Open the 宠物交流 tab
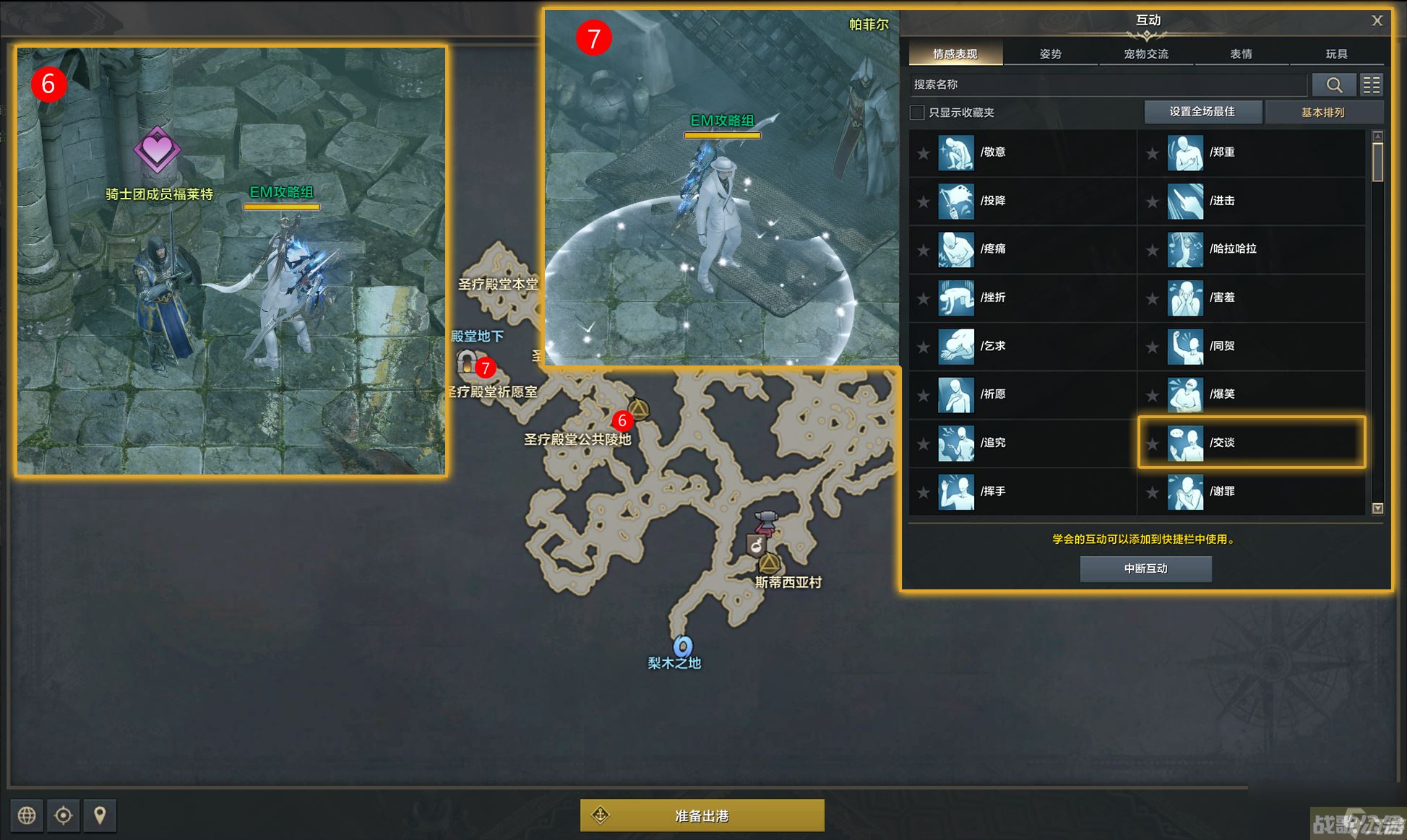 coord(1145,54)
